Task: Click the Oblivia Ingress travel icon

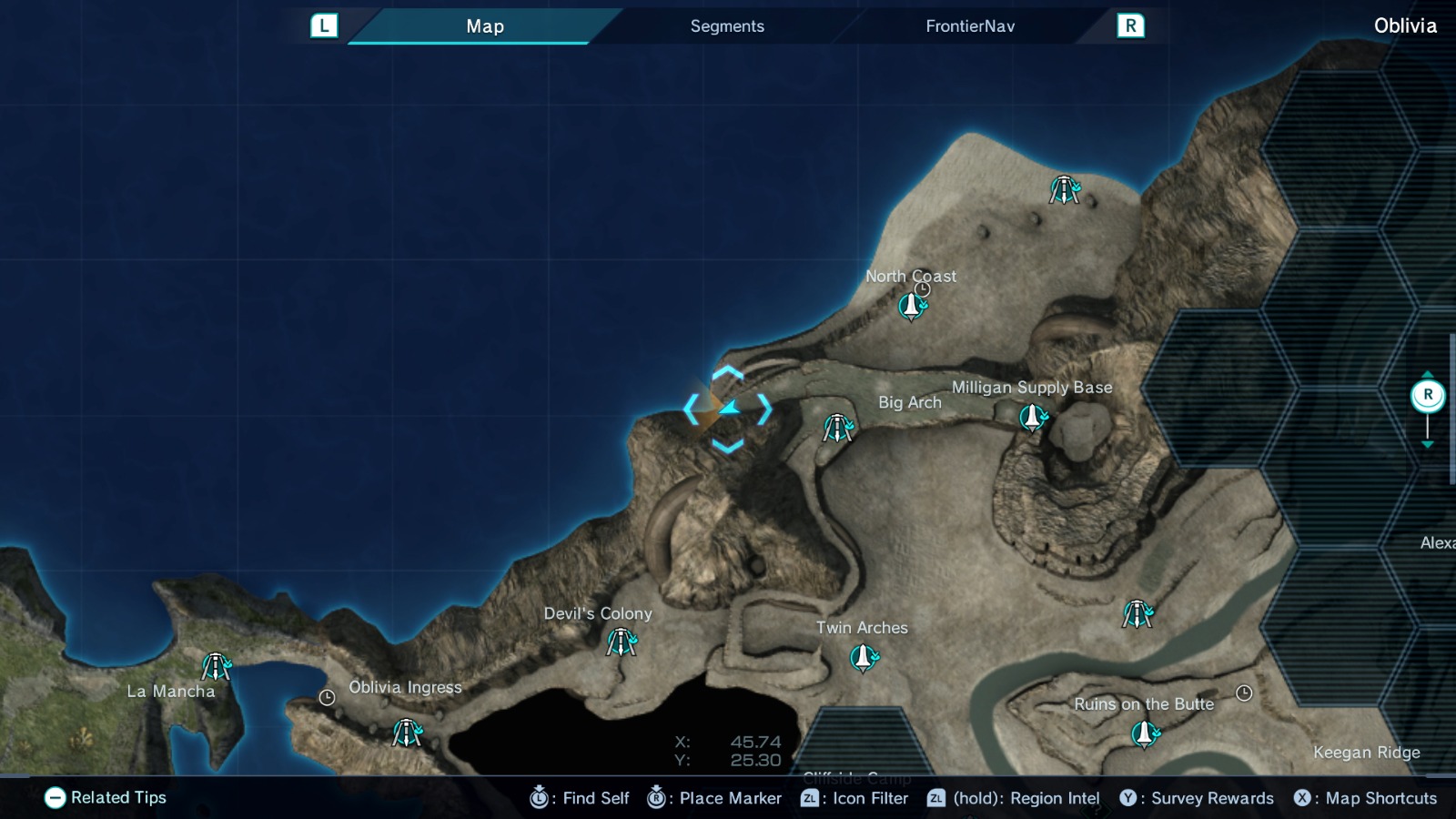Action: pos(407,731)
